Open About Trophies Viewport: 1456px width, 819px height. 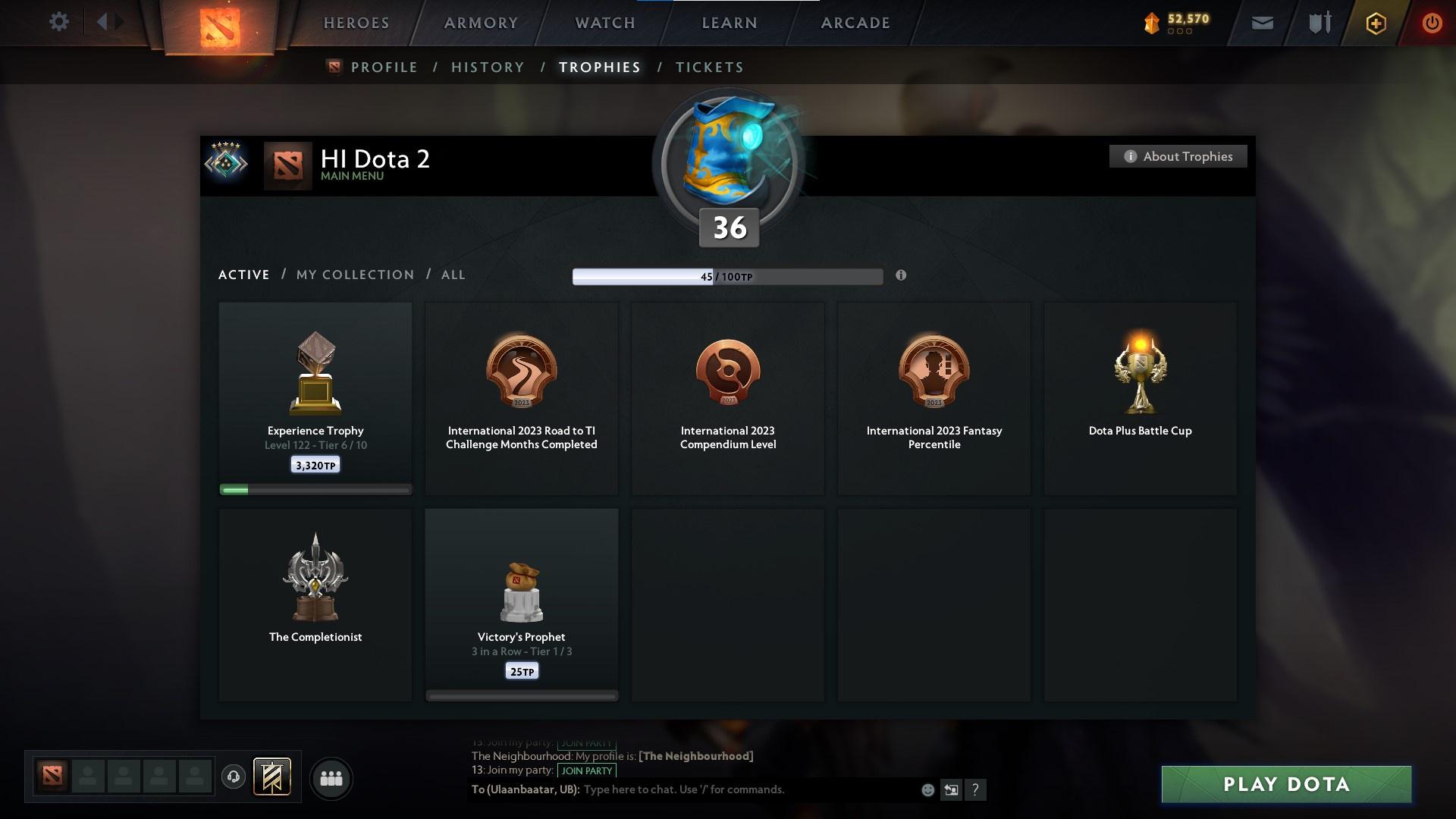[x=1178, y=155]
